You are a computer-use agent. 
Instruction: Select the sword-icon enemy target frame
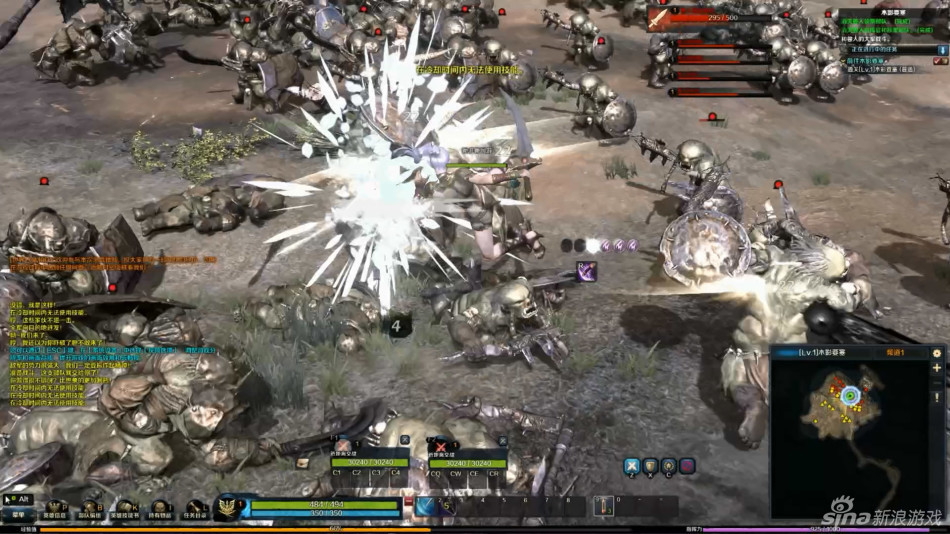[657, 18]
